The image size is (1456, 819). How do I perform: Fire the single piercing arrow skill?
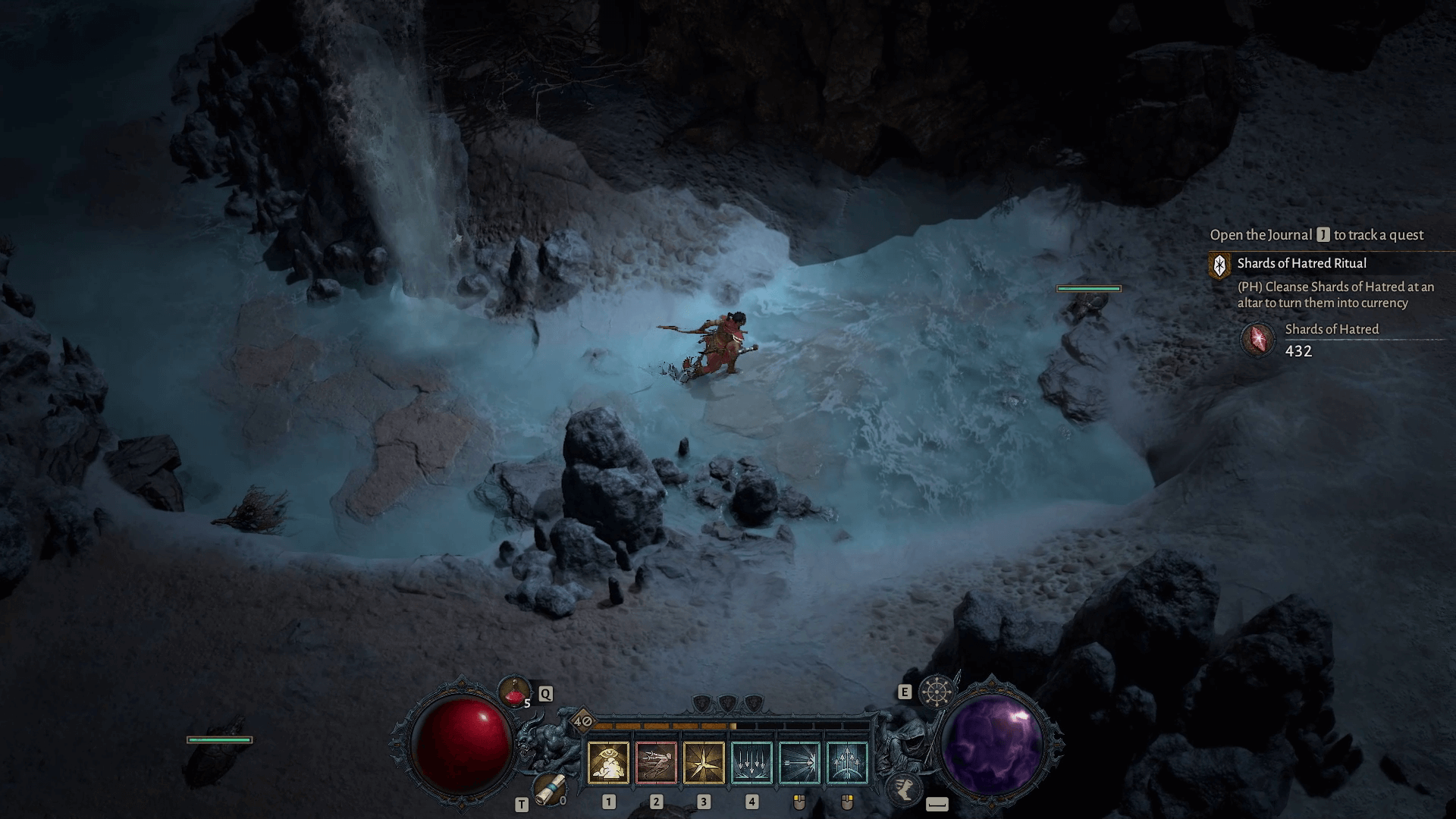pyautogui.click(x=799, y=763)
